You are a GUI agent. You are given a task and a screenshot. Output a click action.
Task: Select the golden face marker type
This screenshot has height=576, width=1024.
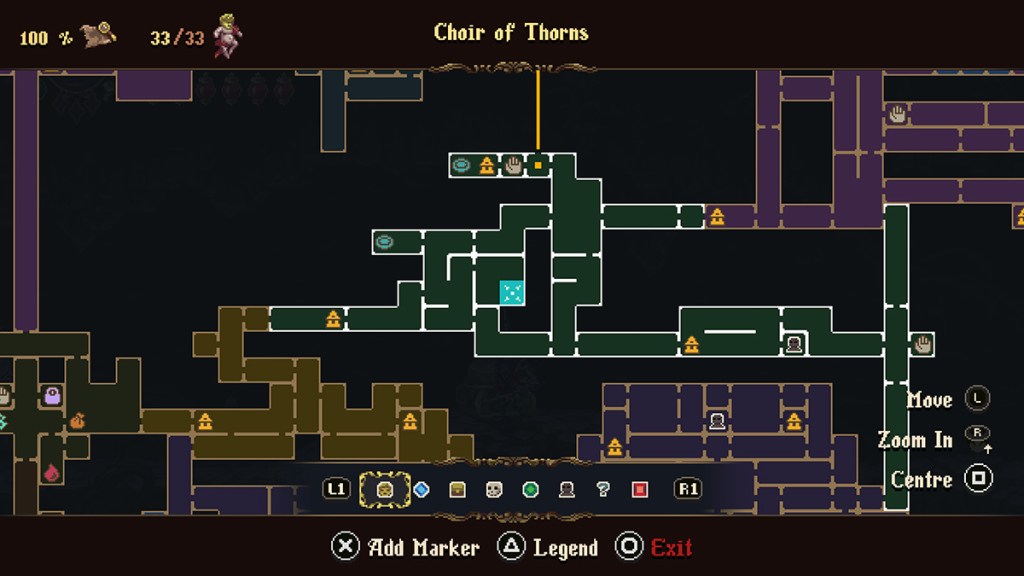[x=385, y=489]
